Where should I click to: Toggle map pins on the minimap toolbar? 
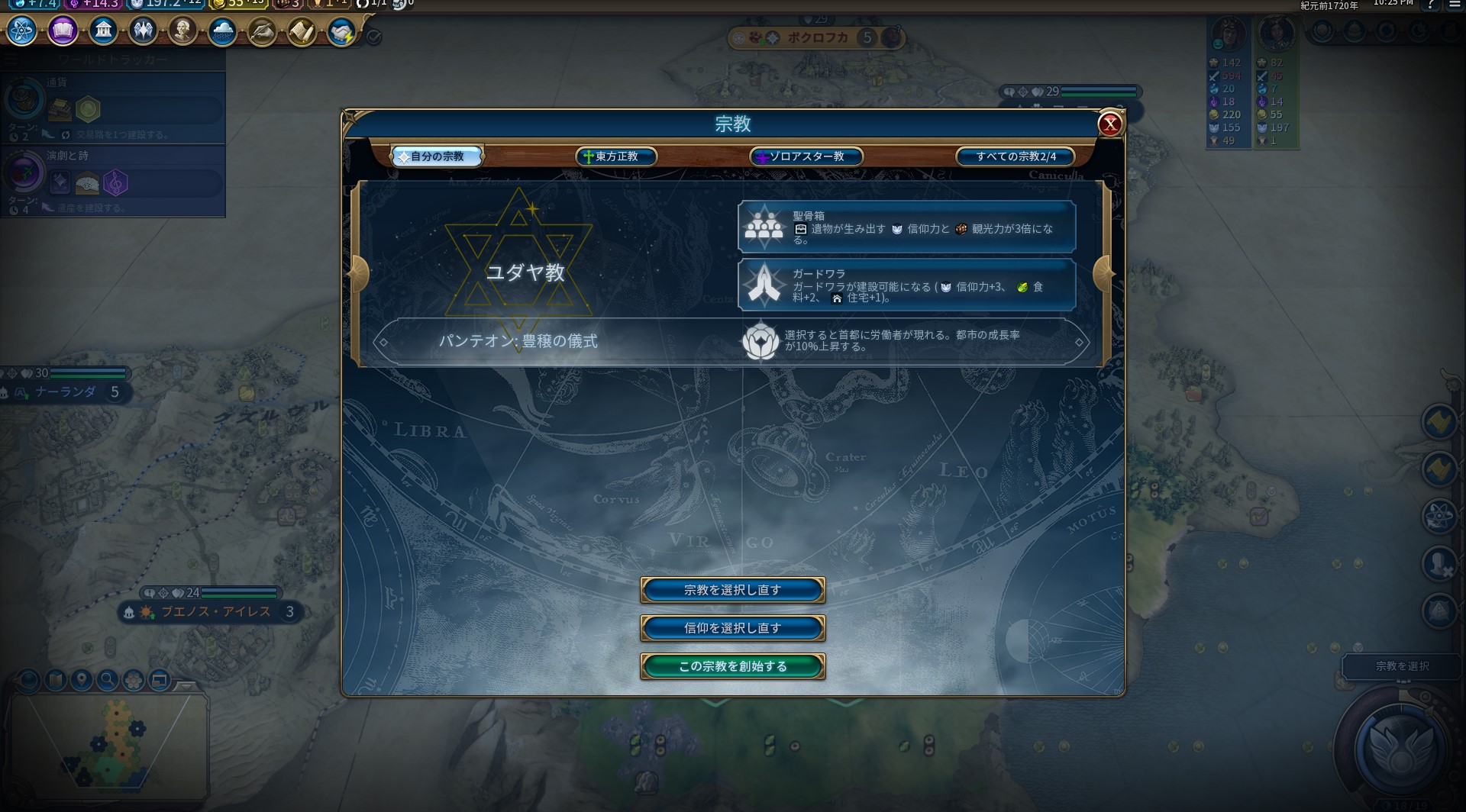click(x=82, y=679)
